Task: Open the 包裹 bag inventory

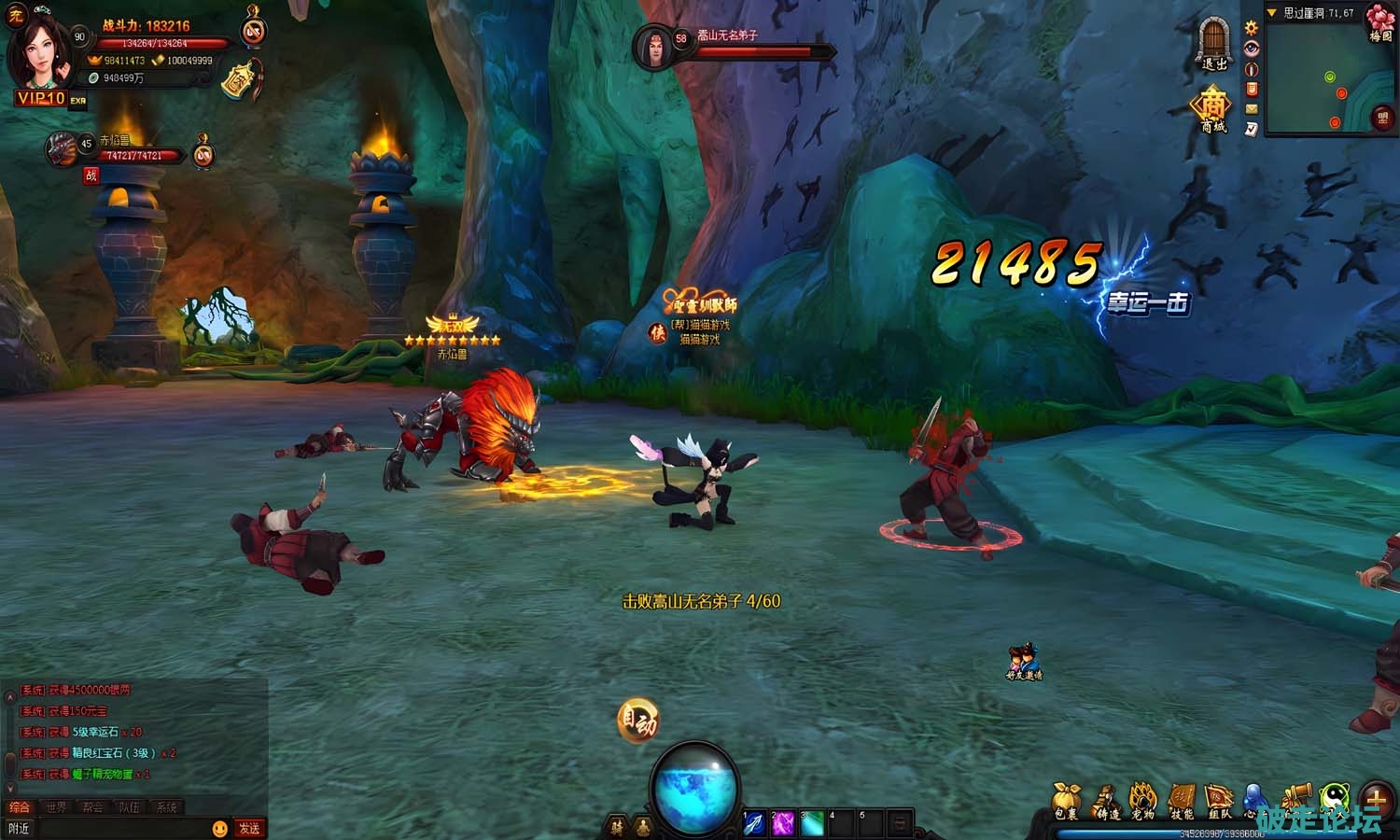Action: [x=1066, y=801]
